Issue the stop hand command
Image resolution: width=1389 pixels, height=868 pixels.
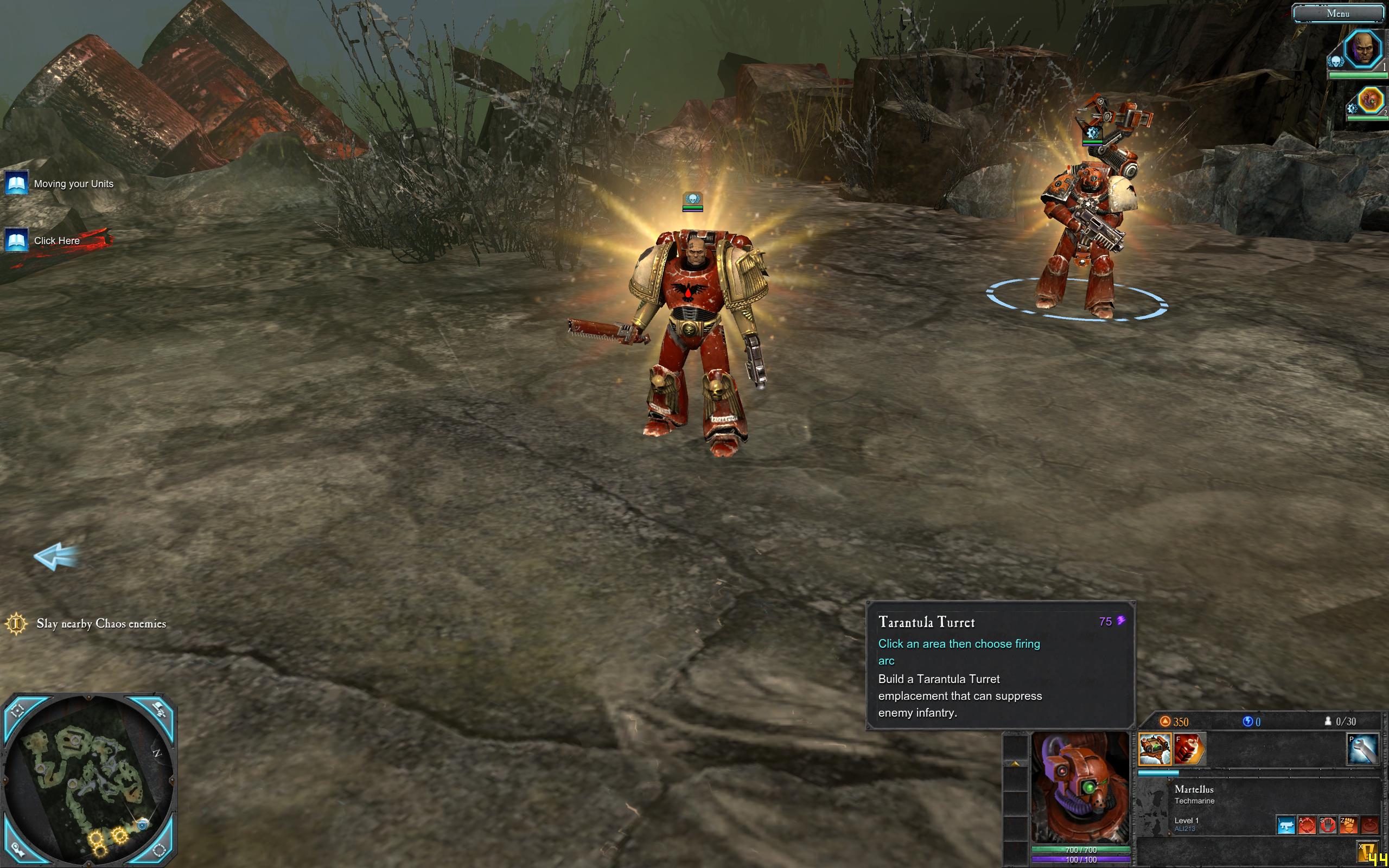pos(1328,826)
